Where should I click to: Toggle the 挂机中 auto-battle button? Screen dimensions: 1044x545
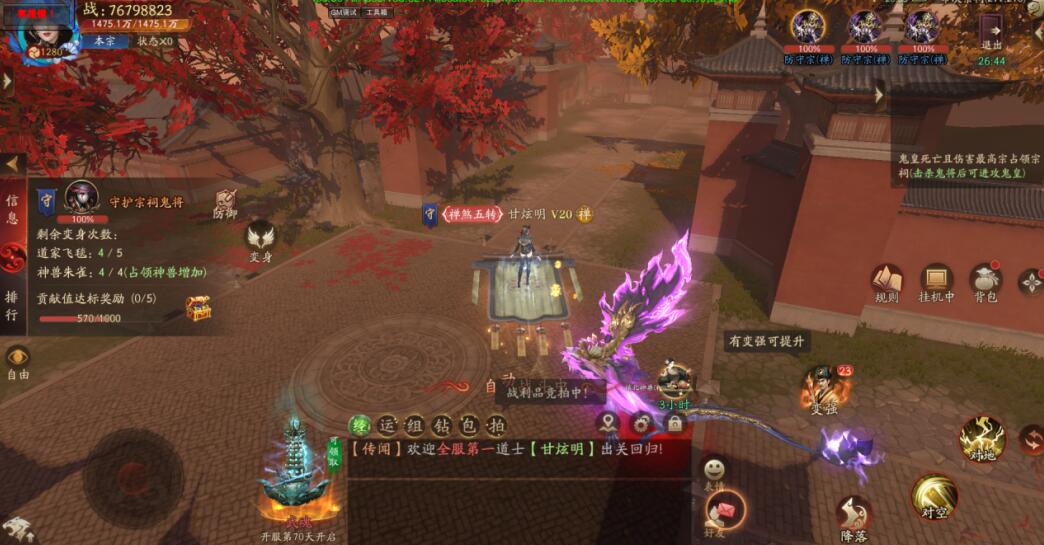coord(937,280)
